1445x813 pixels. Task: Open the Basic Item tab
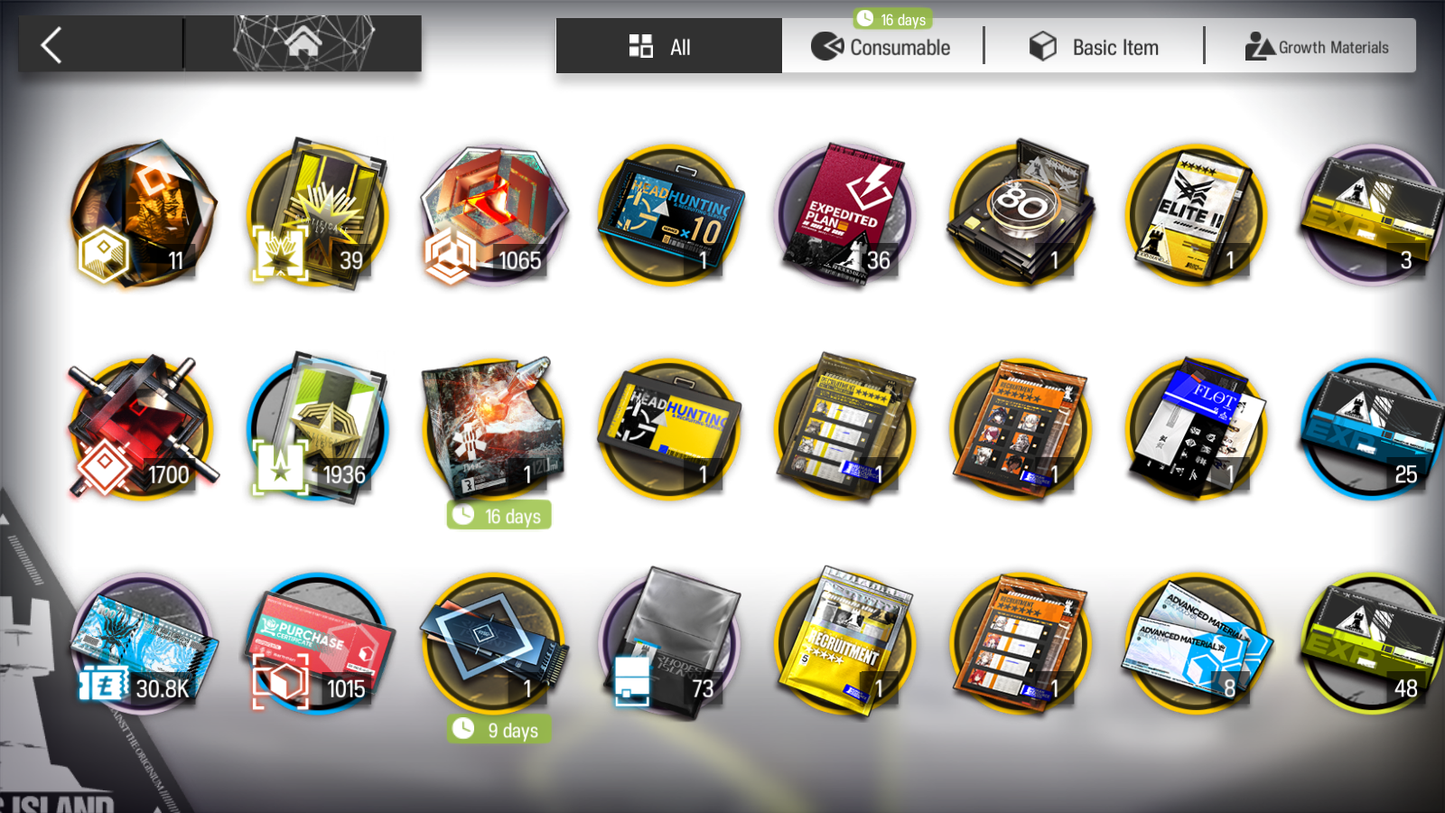pos(1094,47)
